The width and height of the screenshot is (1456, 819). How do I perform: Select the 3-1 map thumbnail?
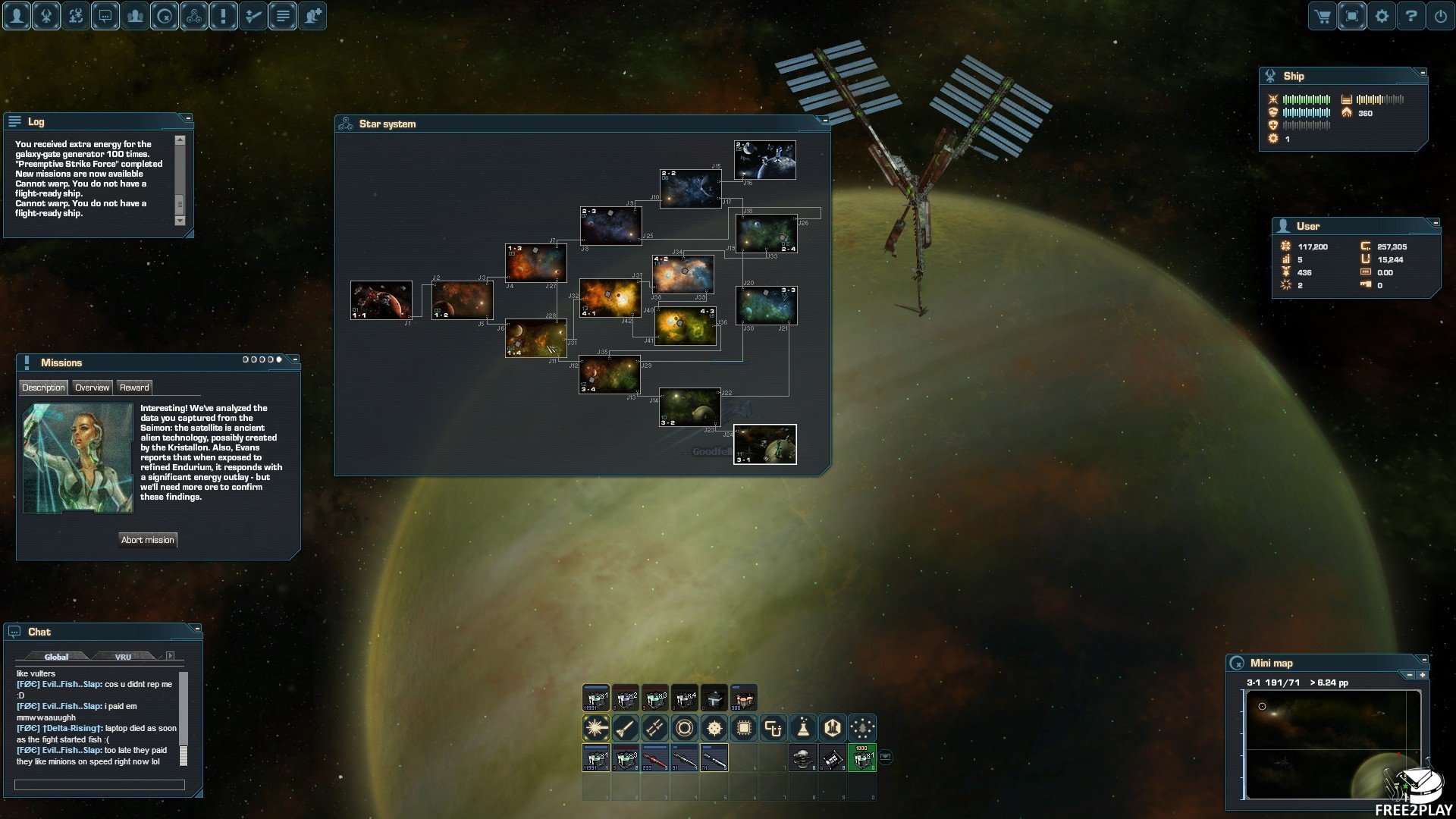click(x=764, y=444)
